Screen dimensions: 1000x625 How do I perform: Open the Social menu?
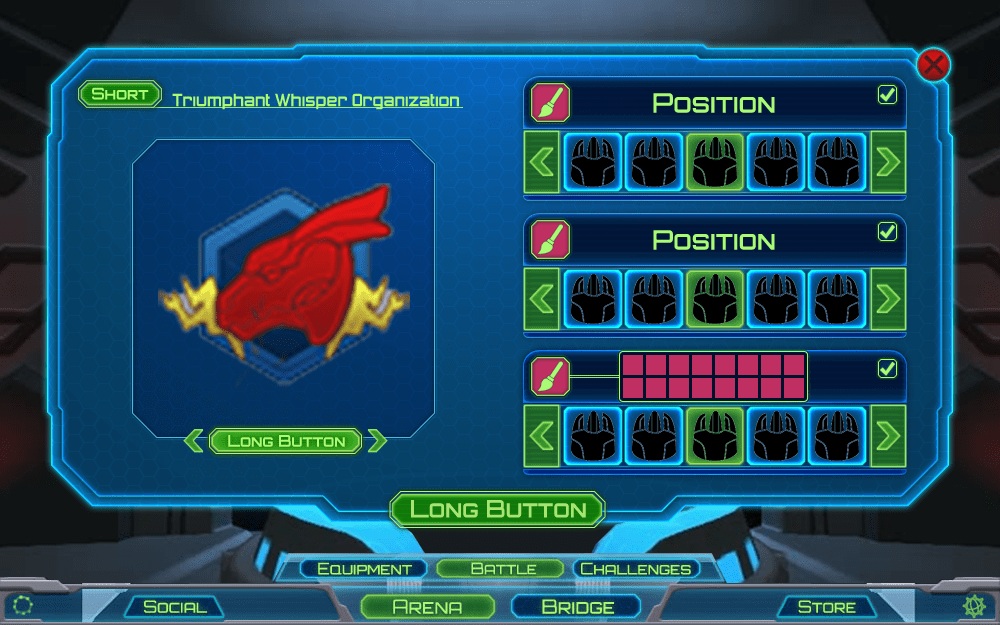[175, 606]
